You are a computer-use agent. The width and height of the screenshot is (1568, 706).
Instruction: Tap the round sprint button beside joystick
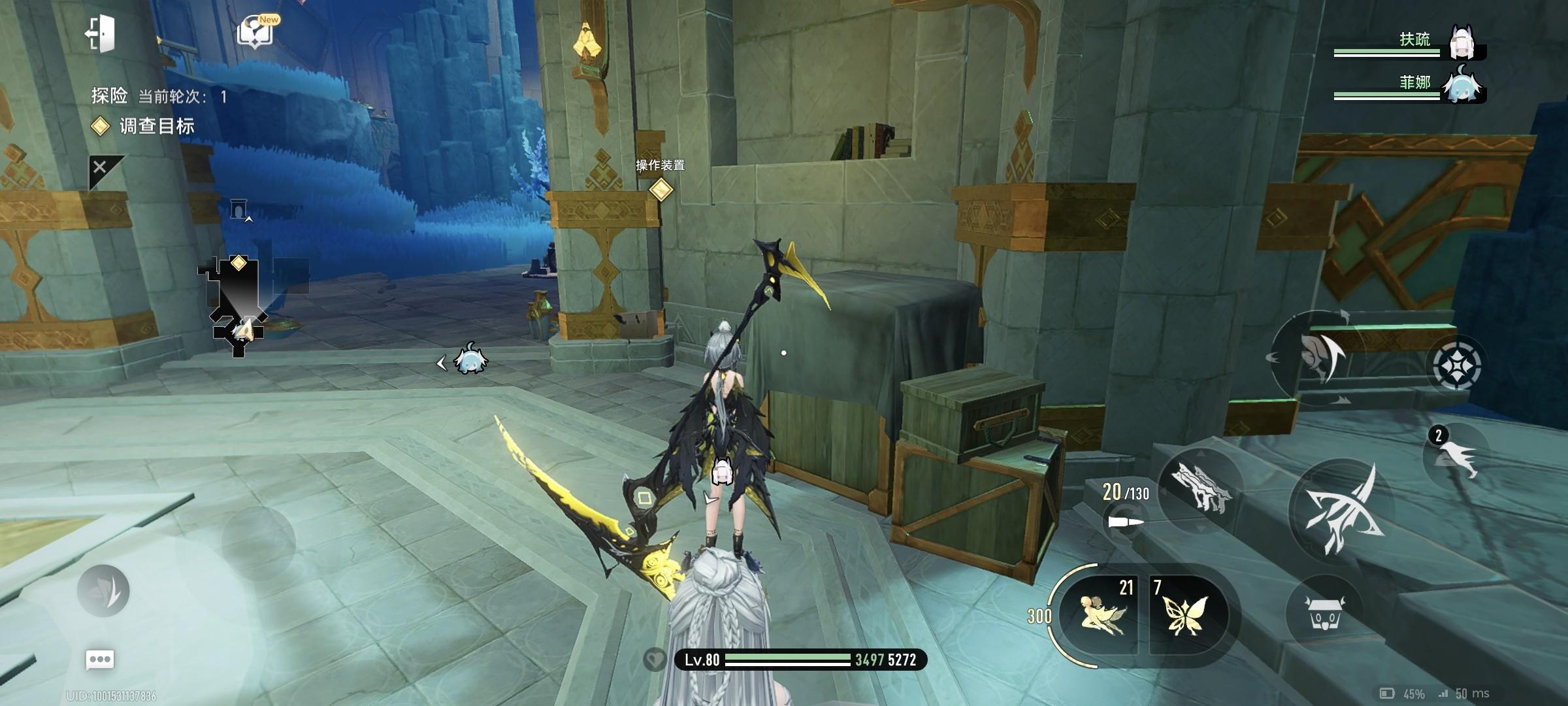103,590
